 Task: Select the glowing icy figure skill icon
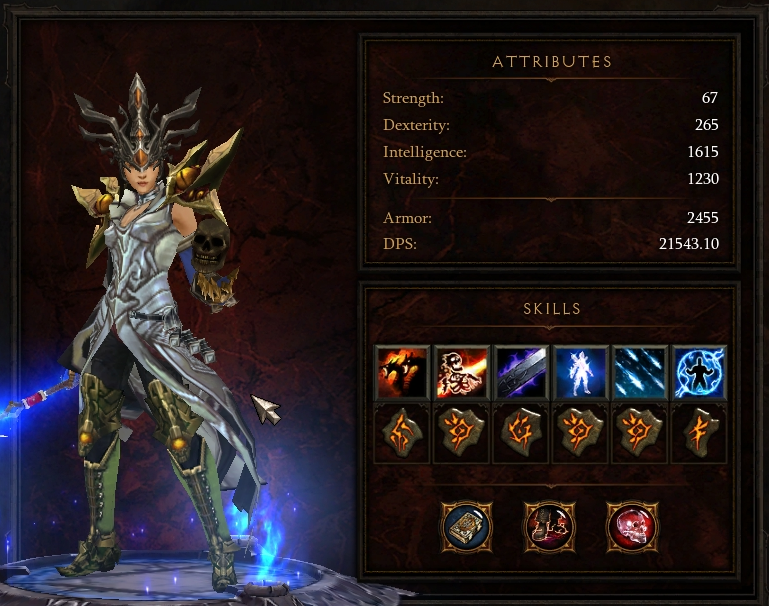point(581,372)
